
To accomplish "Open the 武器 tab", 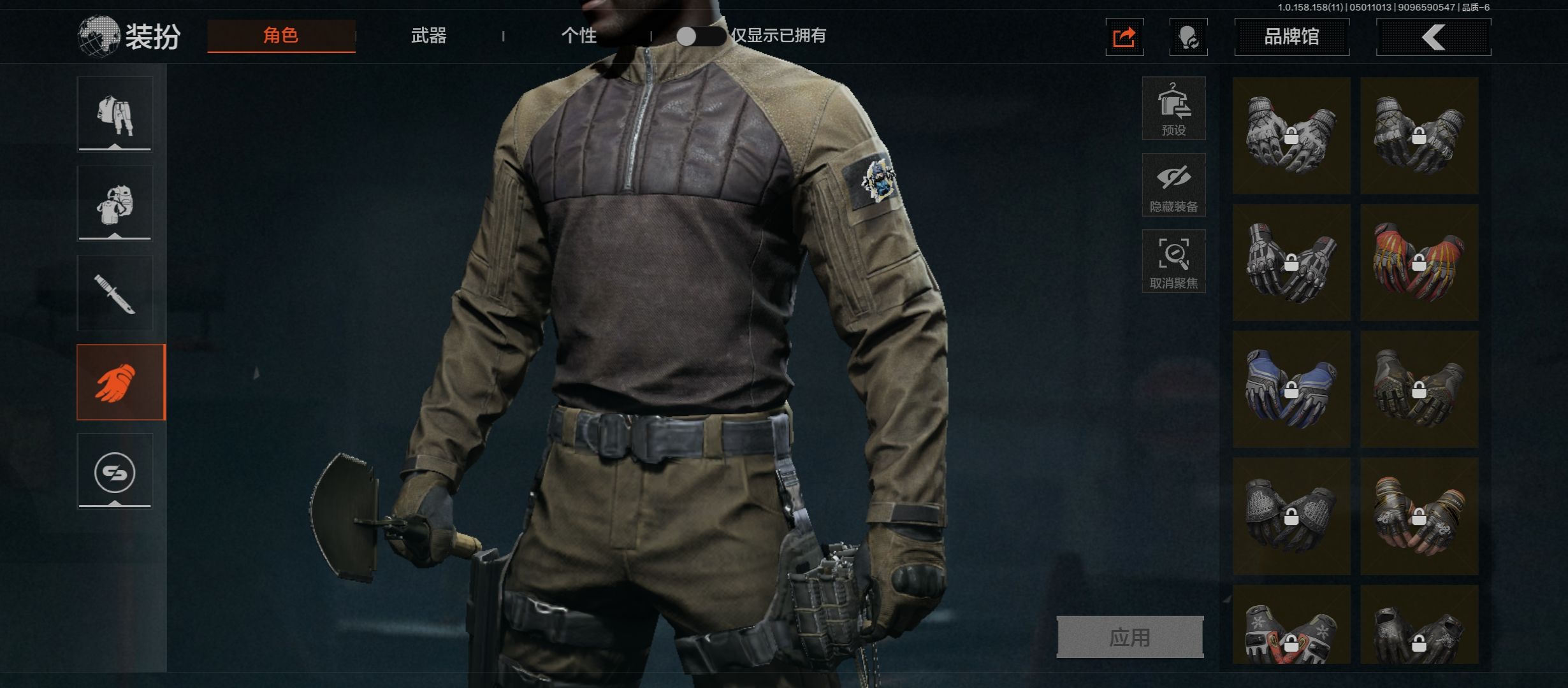I will pyautogui.click(x=428, y=36).
